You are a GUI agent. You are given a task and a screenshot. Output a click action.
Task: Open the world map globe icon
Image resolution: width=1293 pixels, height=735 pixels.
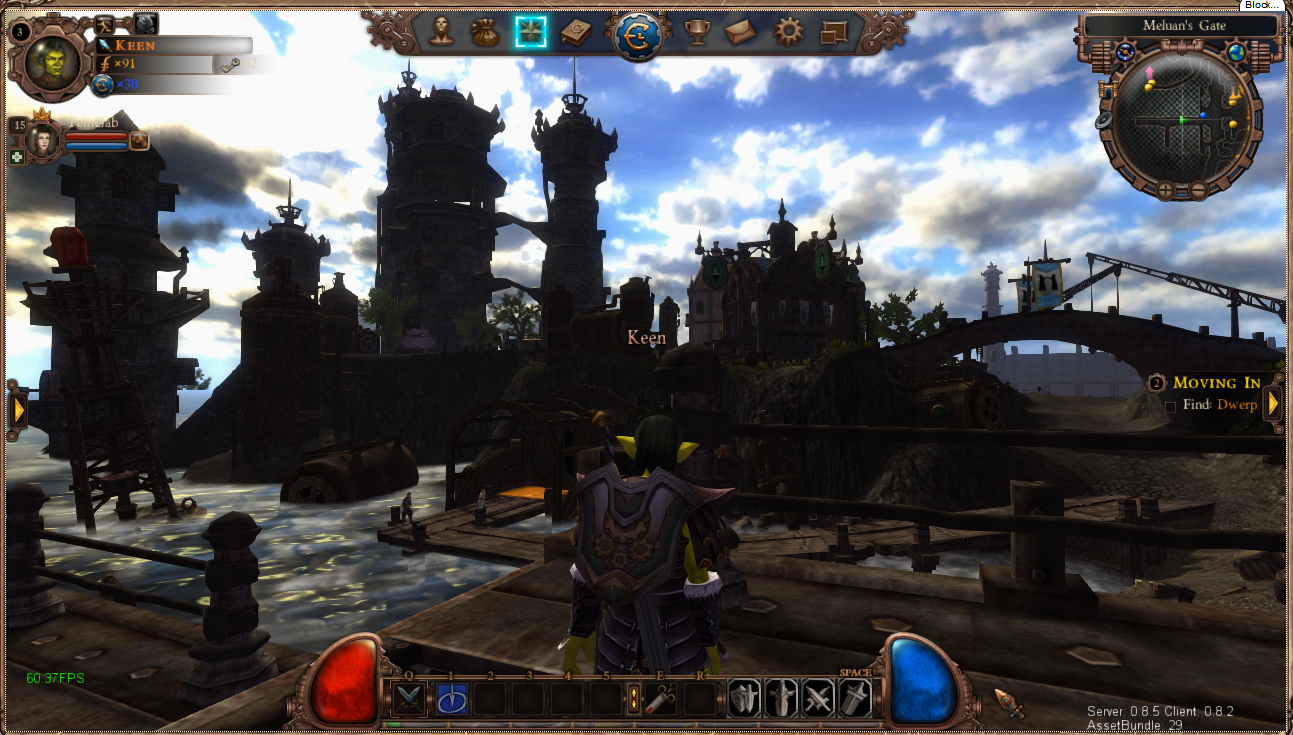(1238, 53)
